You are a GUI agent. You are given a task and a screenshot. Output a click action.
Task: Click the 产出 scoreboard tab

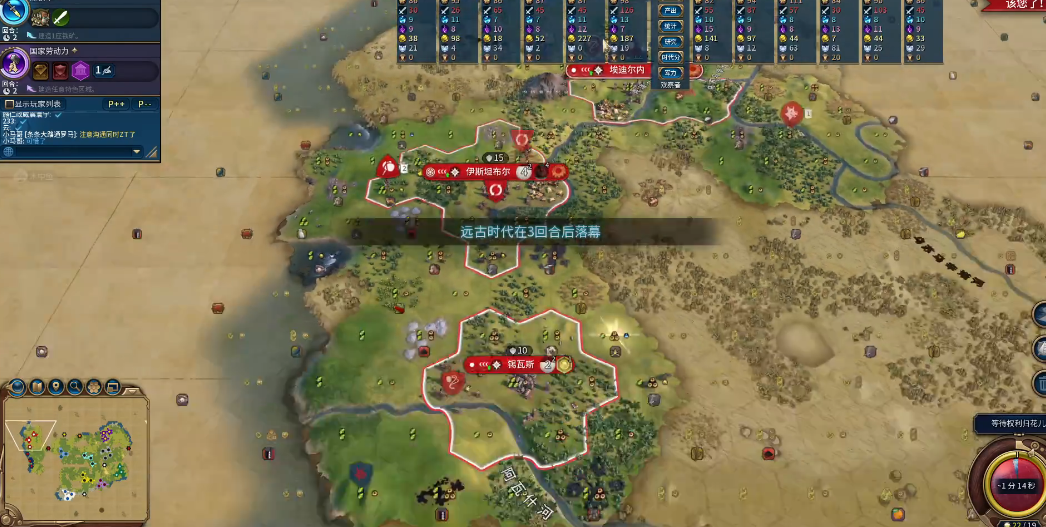tap(670, 11)
